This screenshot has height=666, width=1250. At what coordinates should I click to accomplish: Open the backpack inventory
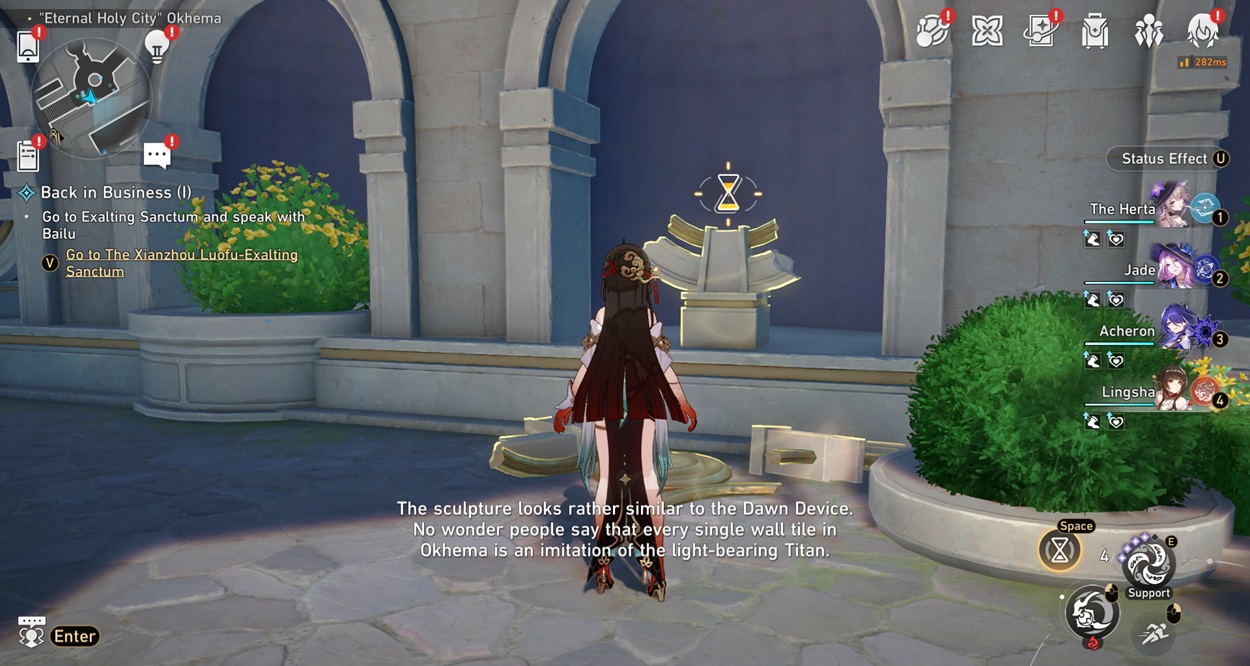click(x=1095, y=33)
